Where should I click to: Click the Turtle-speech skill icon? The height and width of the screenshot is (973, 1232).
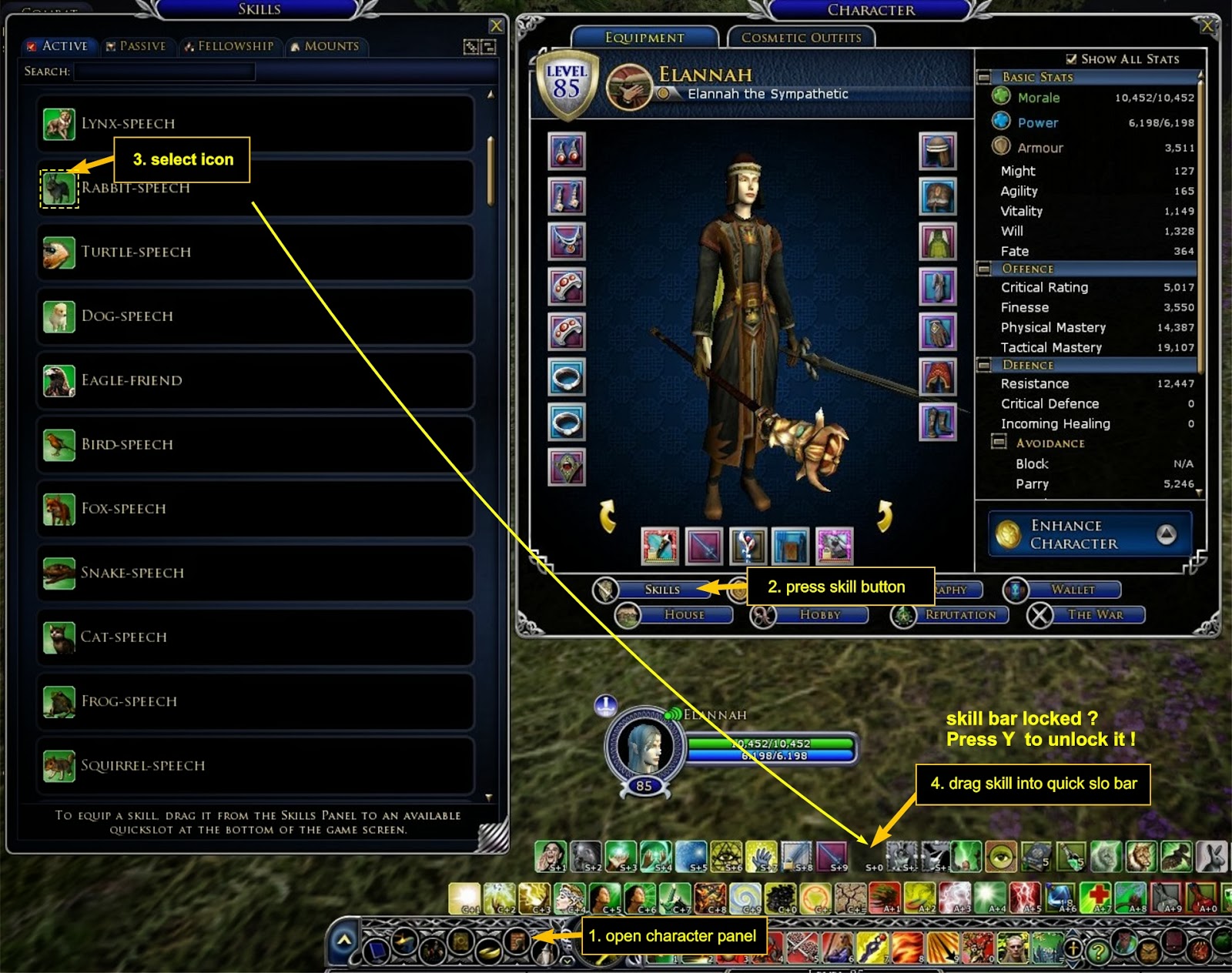pyautogui.click(x=59, y=252)
